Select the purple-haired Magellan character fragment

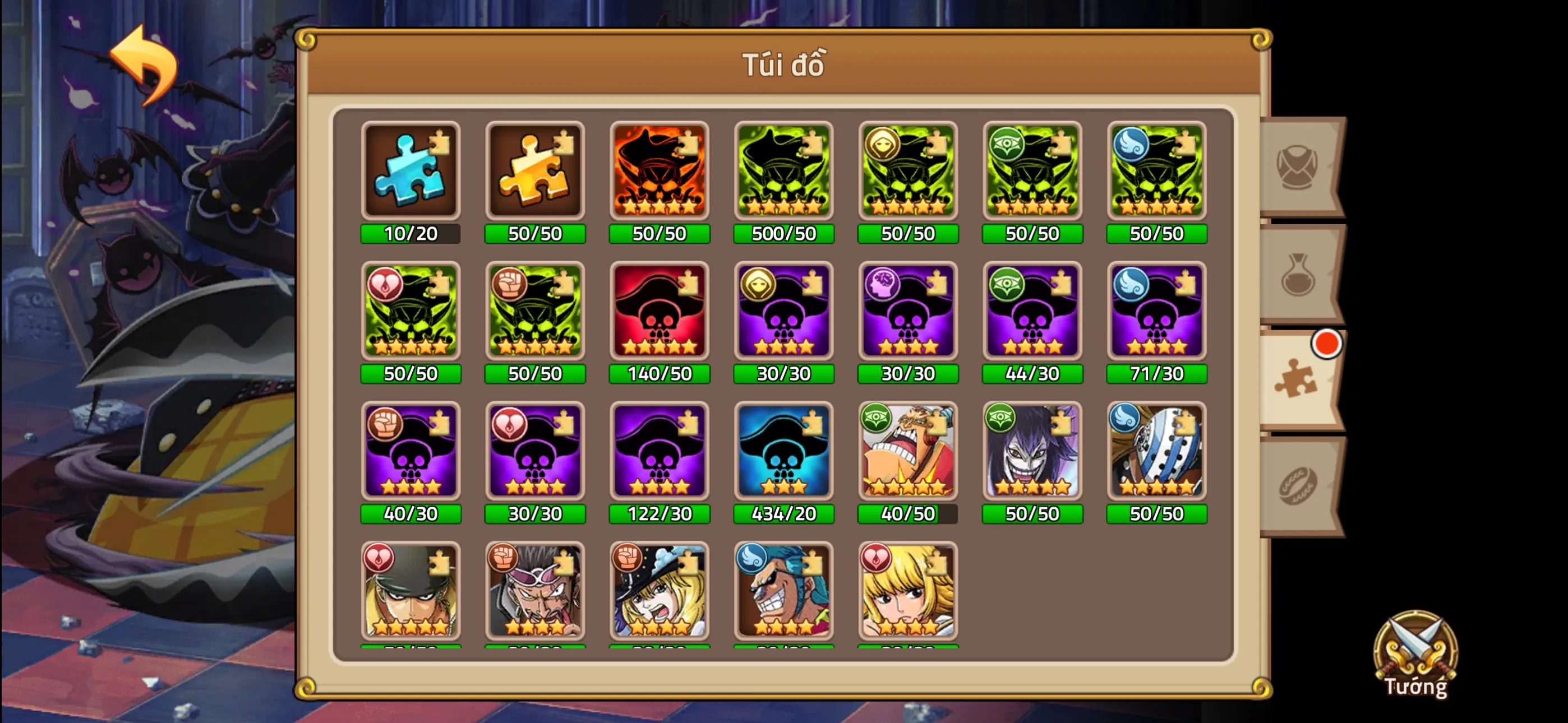point(1032,452)
